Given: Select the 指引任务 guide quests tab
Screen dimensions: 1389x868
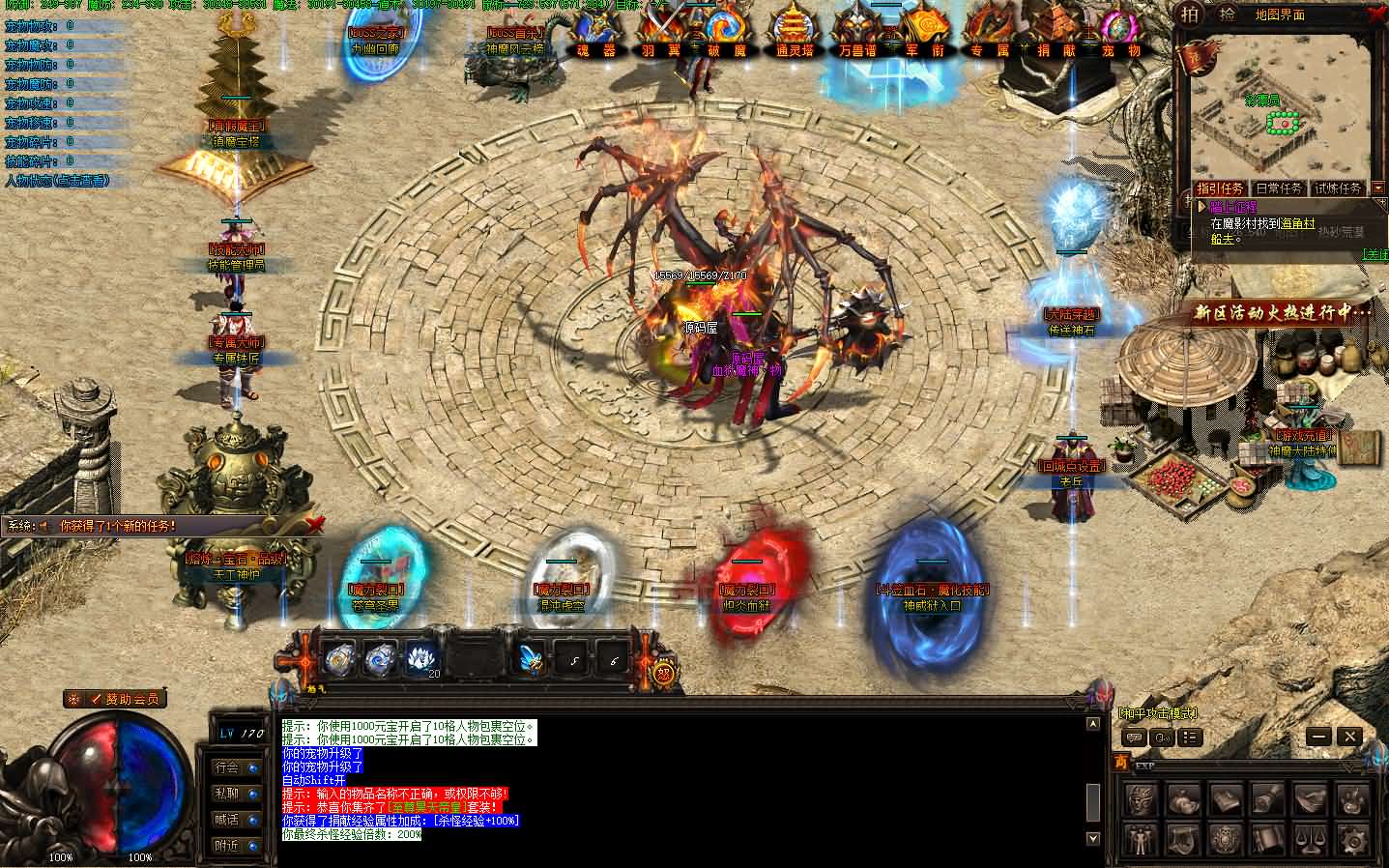Looking at the screenshot, I should [1220, 188].
